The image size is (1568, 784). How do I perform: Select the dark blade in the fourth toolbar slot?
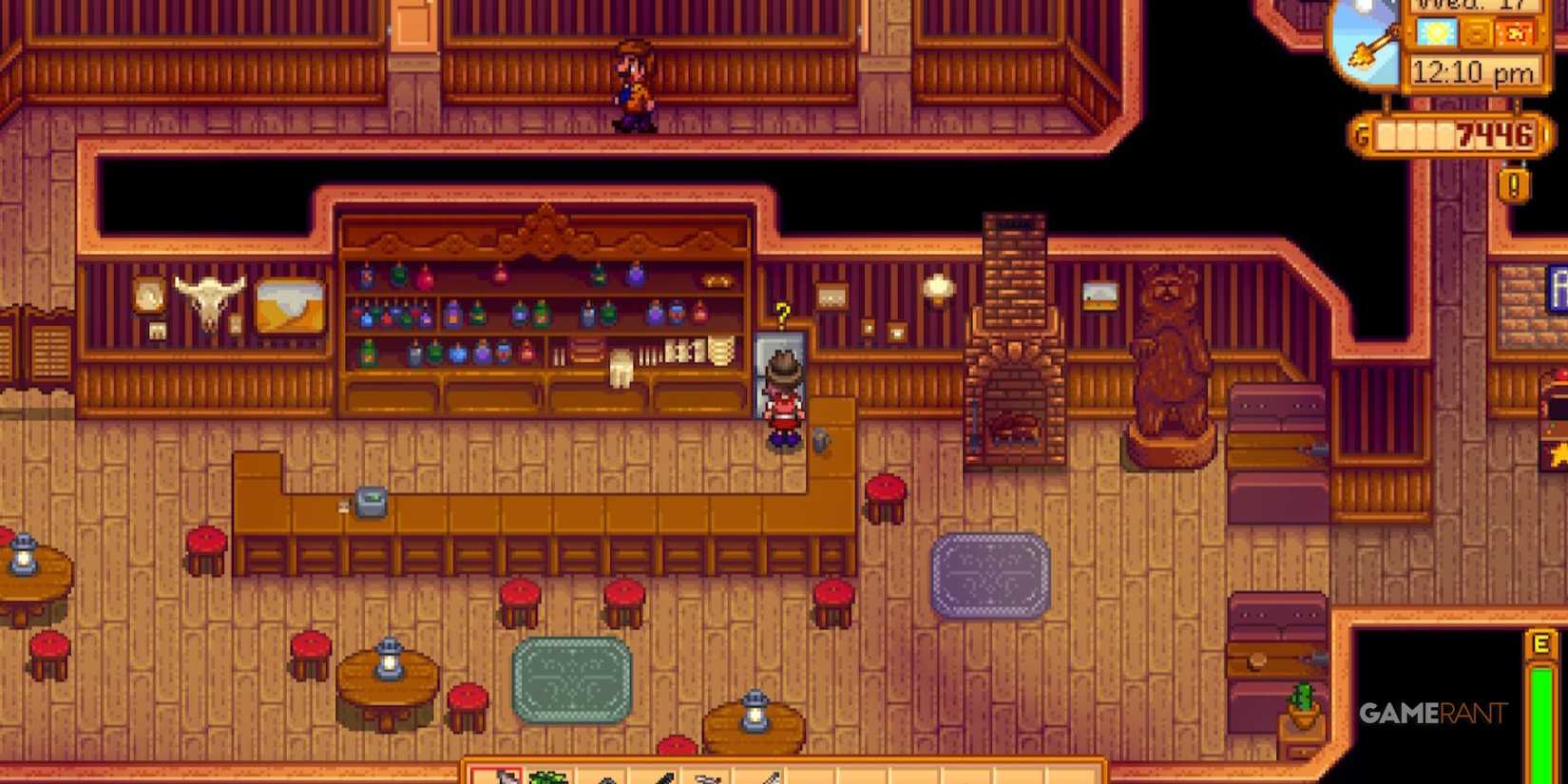(x=663, y=776)
